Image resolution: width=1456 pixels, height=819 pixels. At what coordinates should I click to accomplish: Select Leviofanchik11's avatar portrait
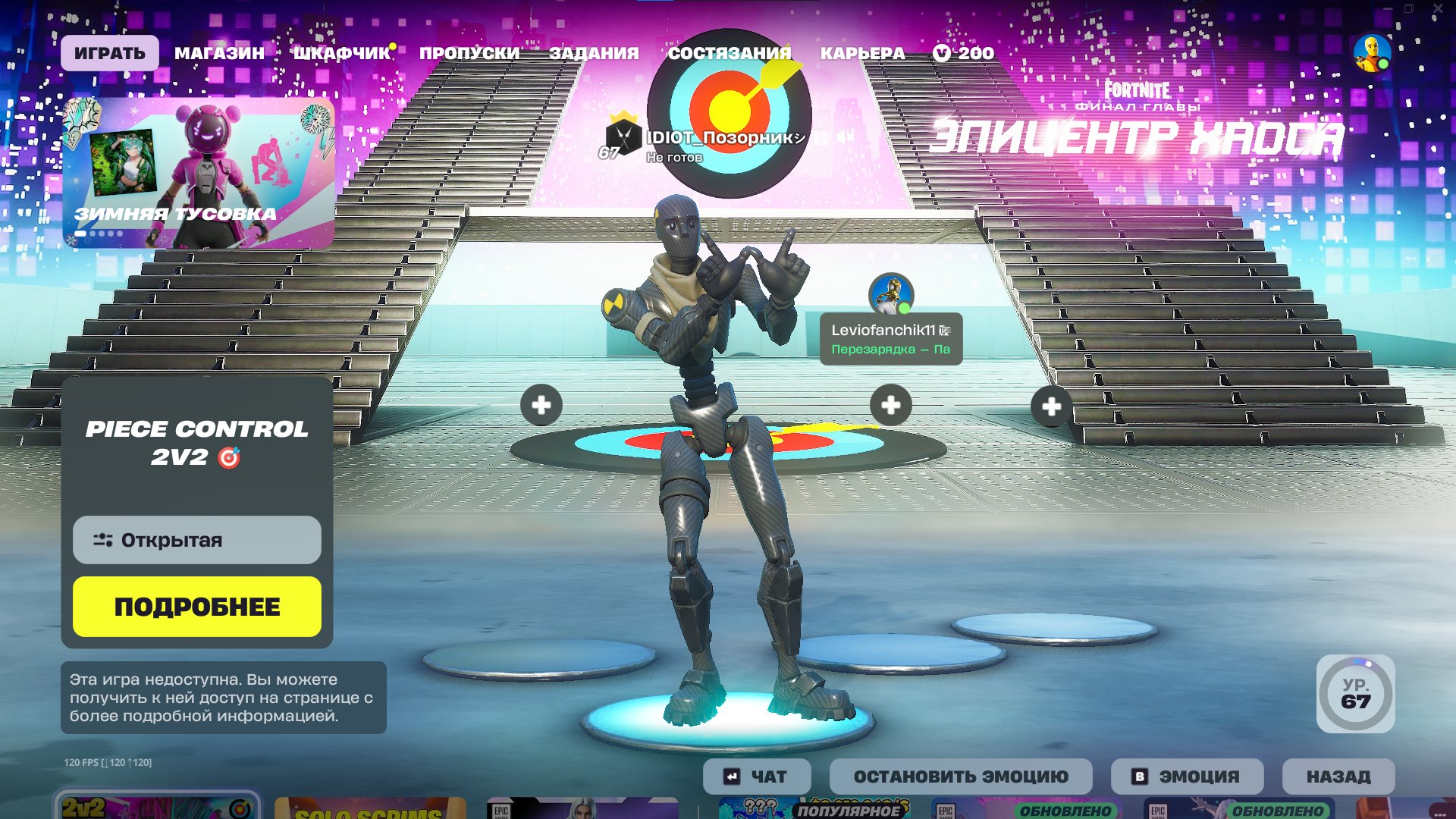tap(891, 297)
